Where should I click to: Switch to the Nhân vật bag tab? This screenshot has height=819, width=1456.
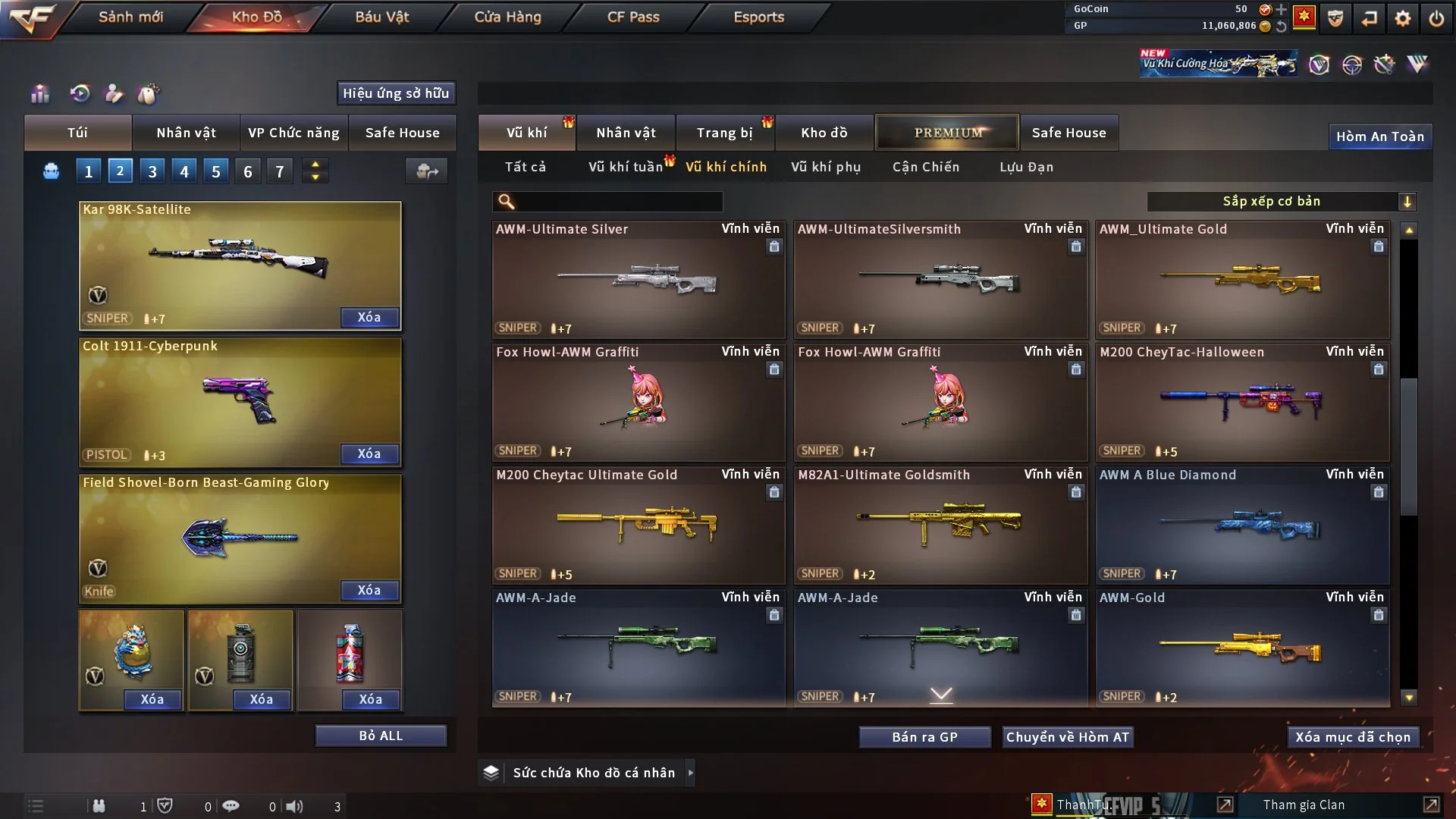pyautogui.click(x=186, y=133)
